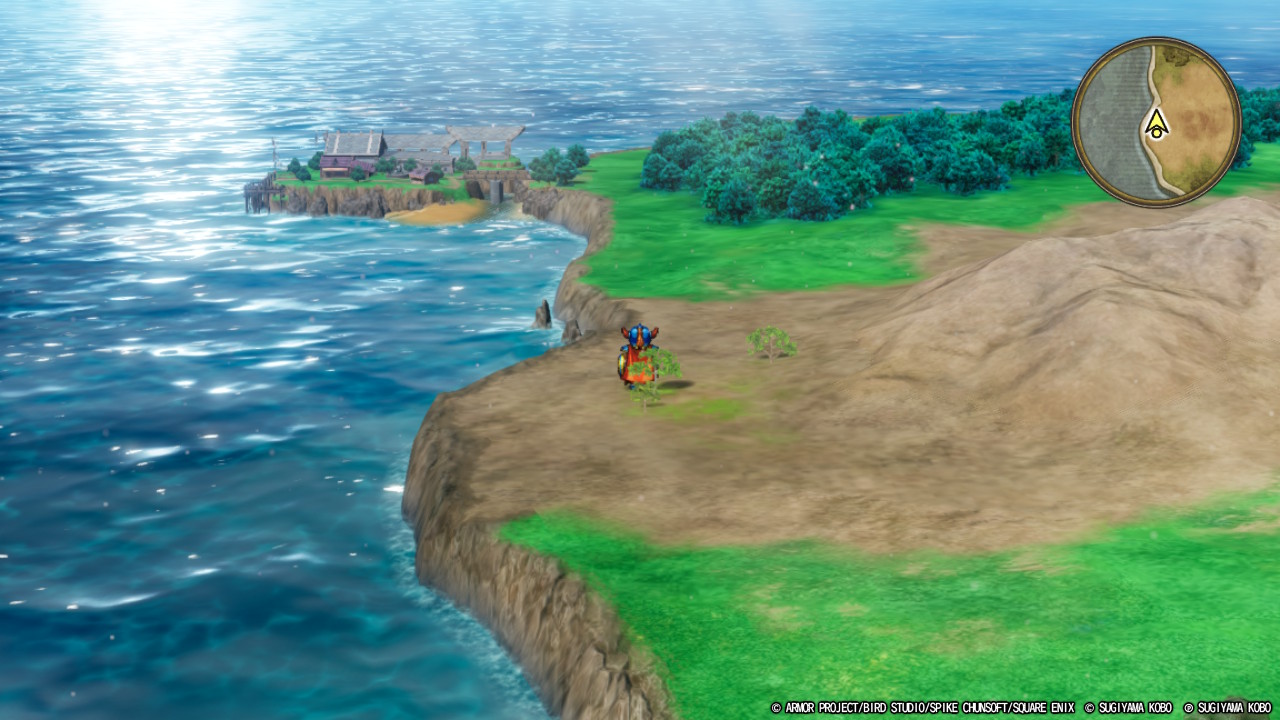Open the circular minimap

coord(1156,122)
